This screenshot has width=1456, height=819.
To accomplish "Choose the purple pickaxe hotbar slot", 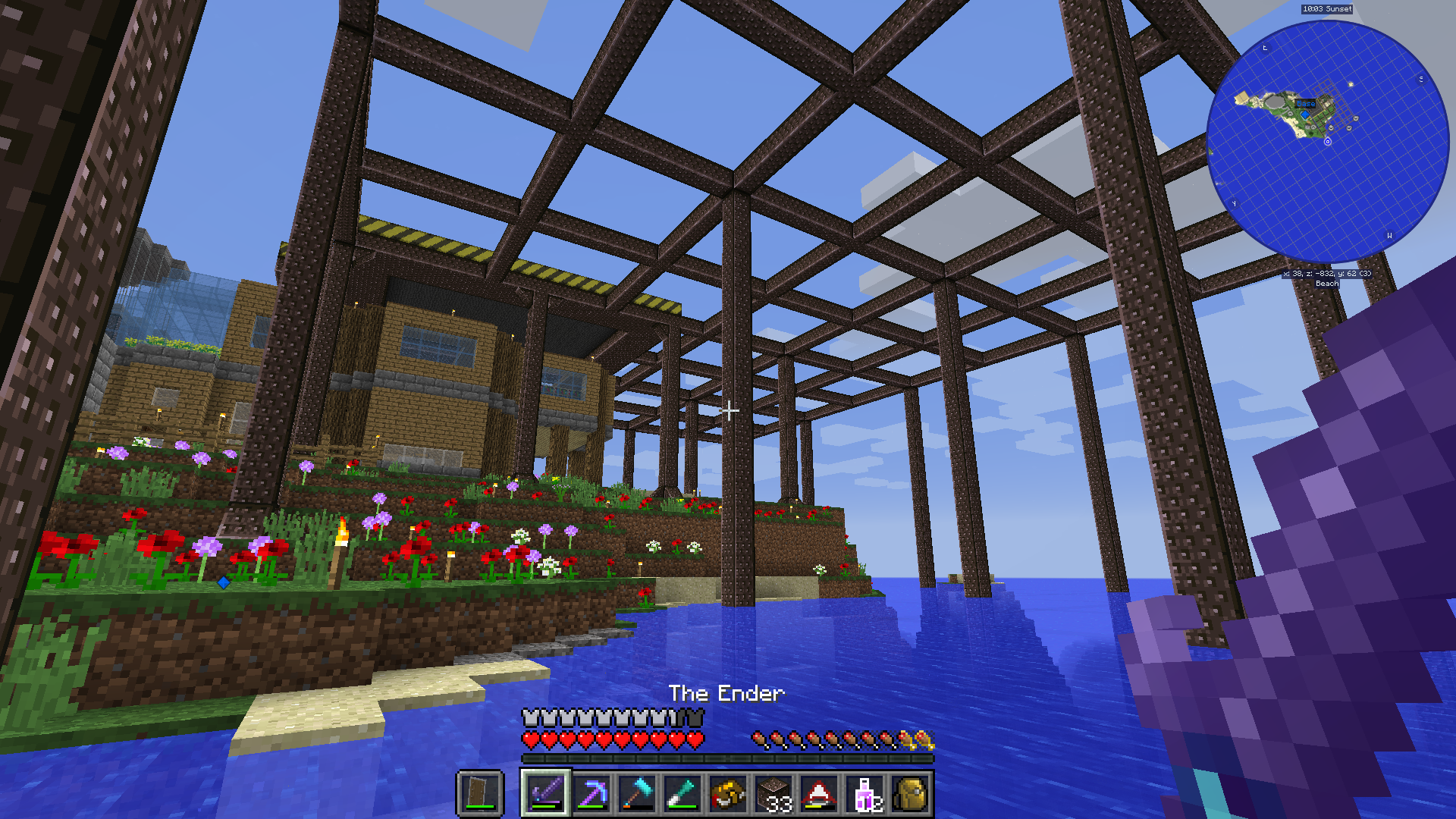I will point(591,793).
